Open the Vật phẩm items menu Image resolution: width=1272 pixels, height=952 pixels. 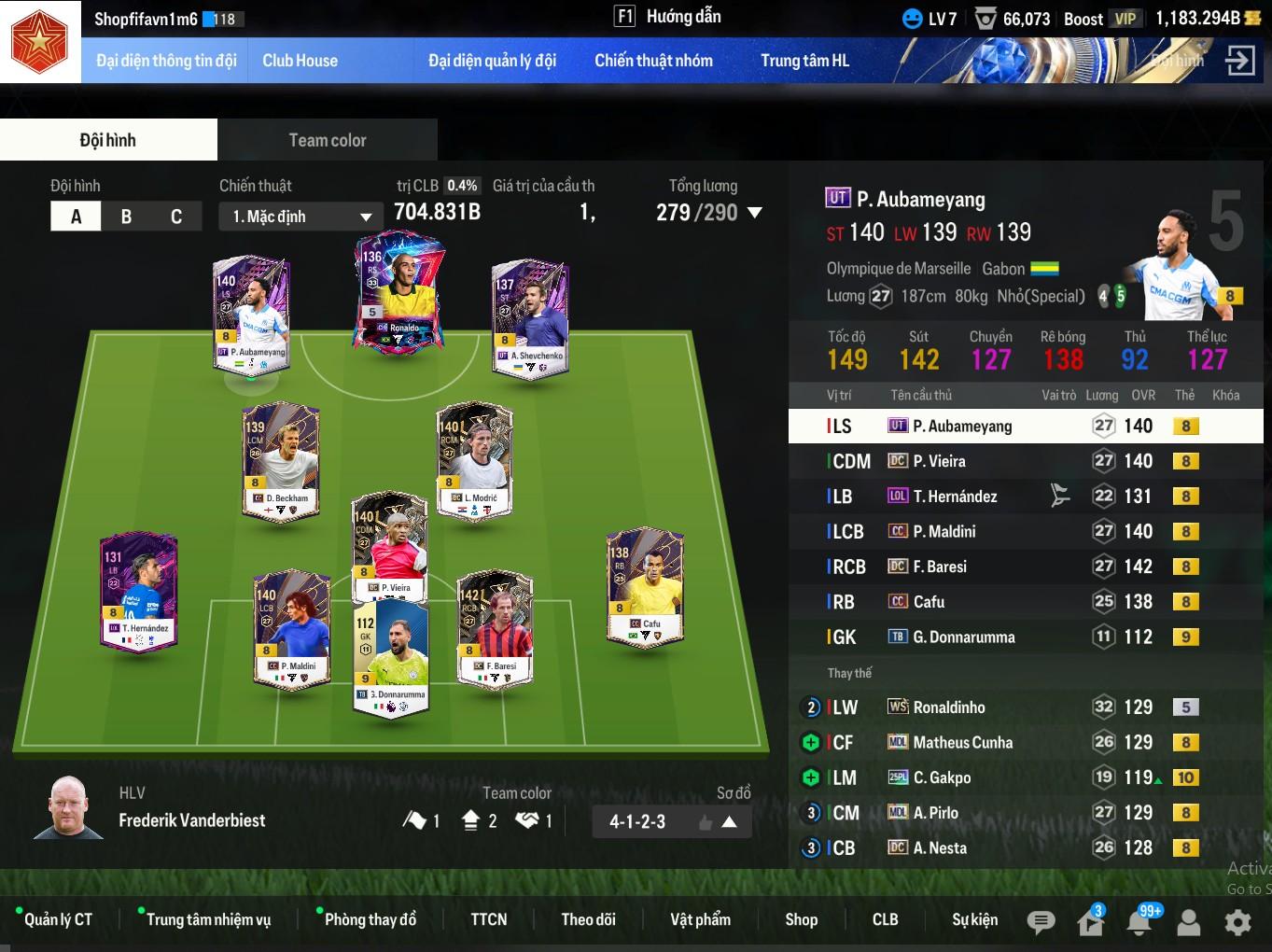tap(700, 919)
